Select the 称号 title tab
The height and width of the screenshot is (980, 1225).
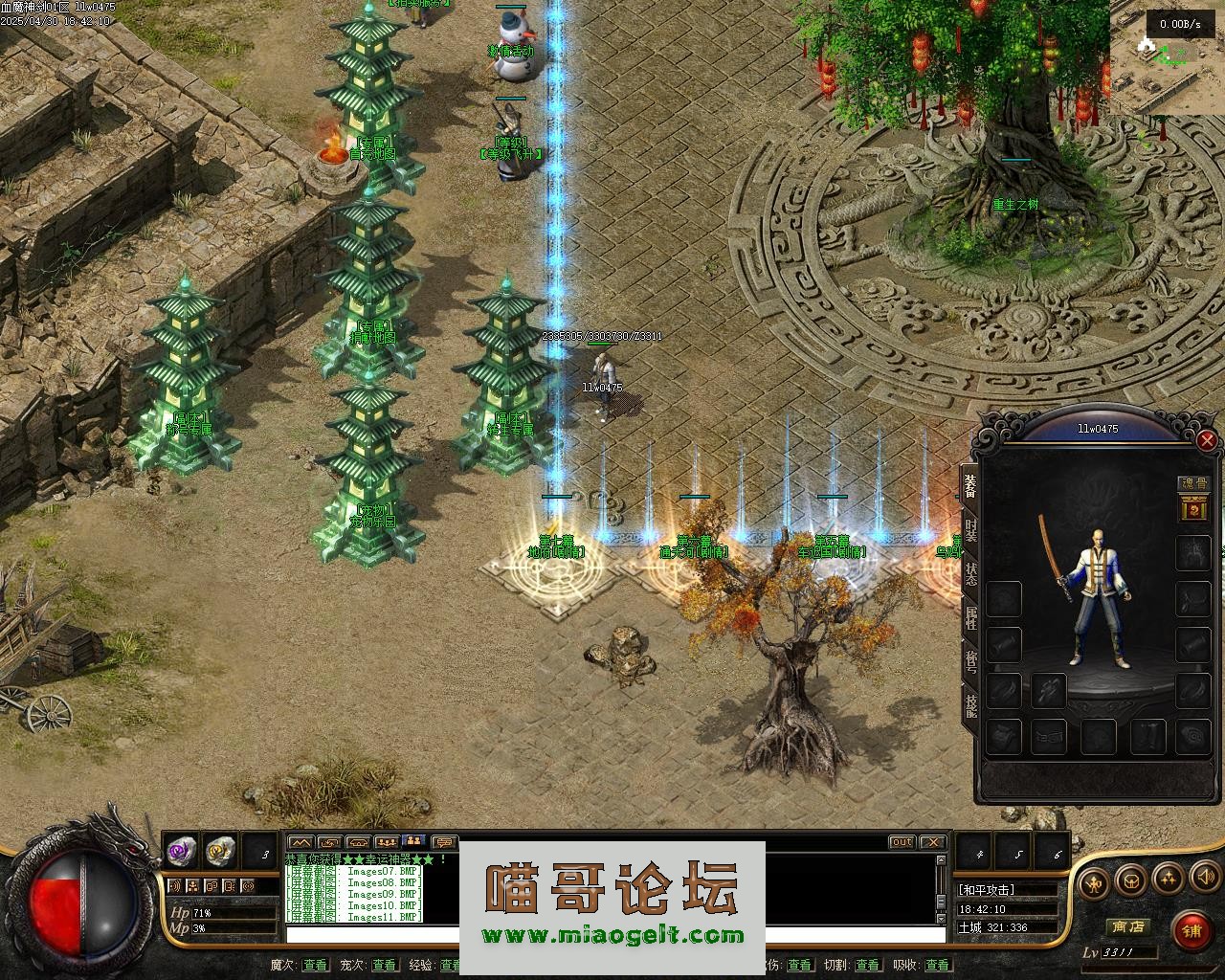970,662
